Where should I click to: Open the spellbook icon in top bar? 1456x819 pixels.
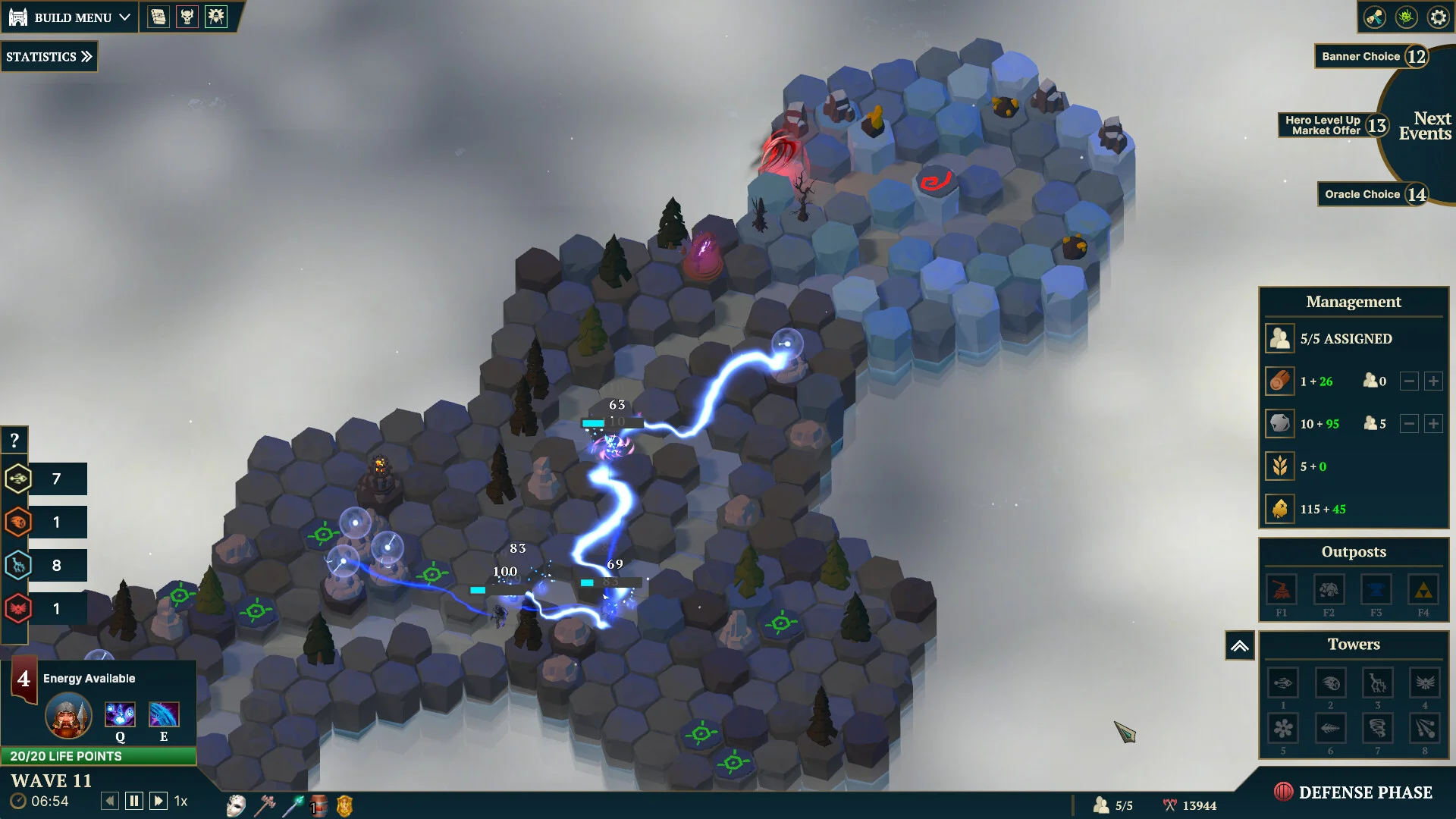158,17
